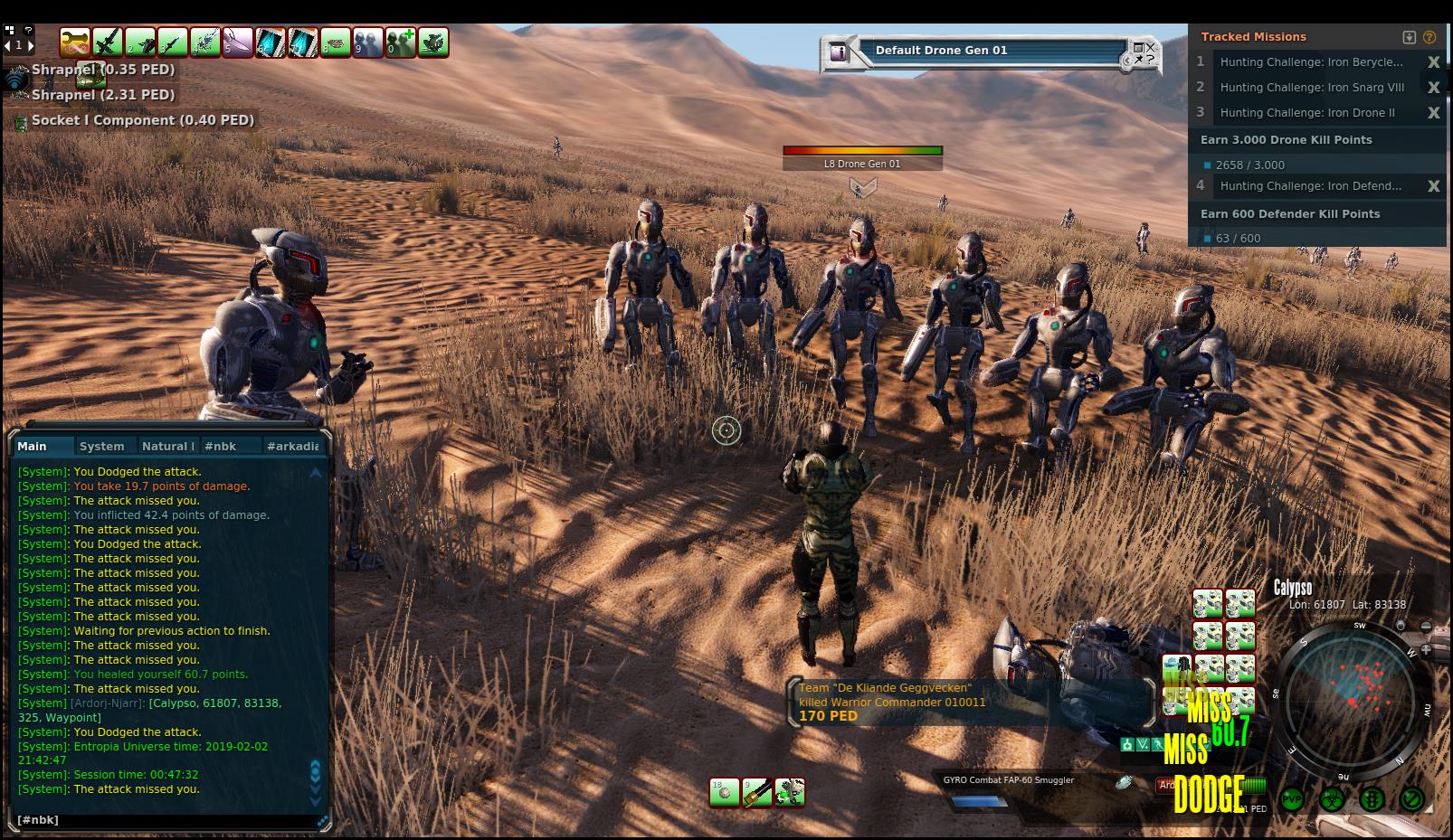Screen dimensions: 1453x840
Task: Collapse the Tracked Missions panel
Action: point(1409,37)
